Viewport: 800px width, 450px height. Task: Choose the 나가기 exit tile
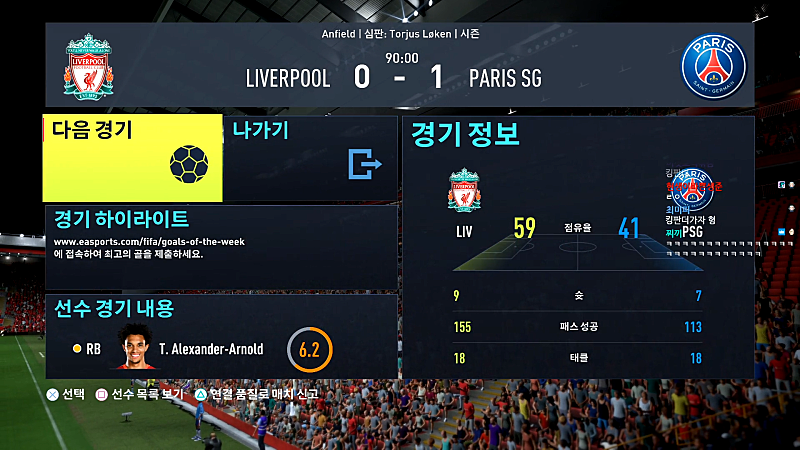[310, 158]
